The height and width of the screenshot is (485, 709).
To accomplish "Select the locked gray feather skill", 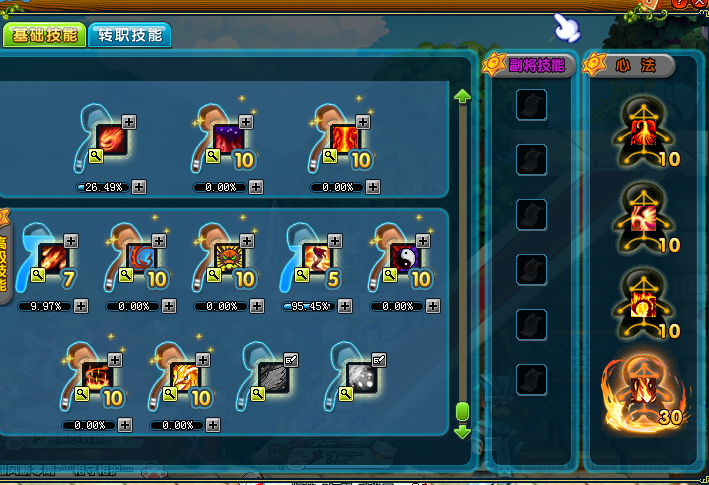I will [273, 378].
